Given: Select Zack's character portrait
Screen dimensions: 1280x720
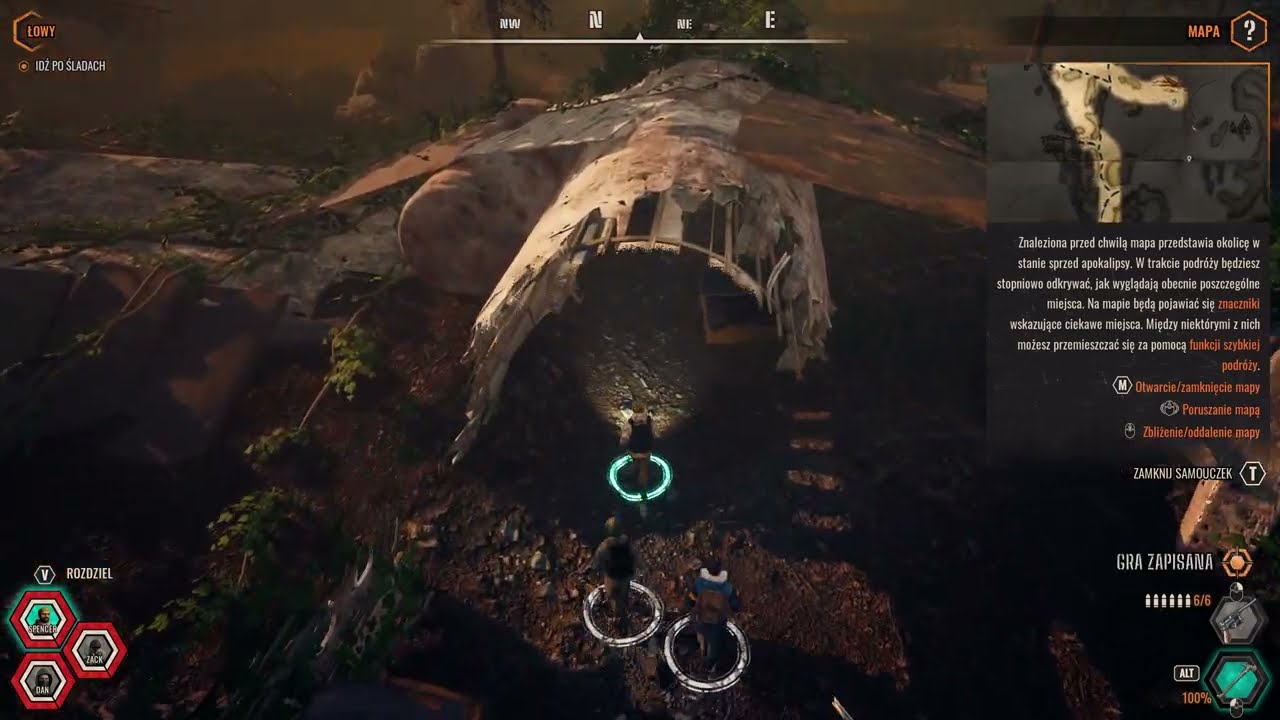Looking at the screenshot, I should [95, 651].
